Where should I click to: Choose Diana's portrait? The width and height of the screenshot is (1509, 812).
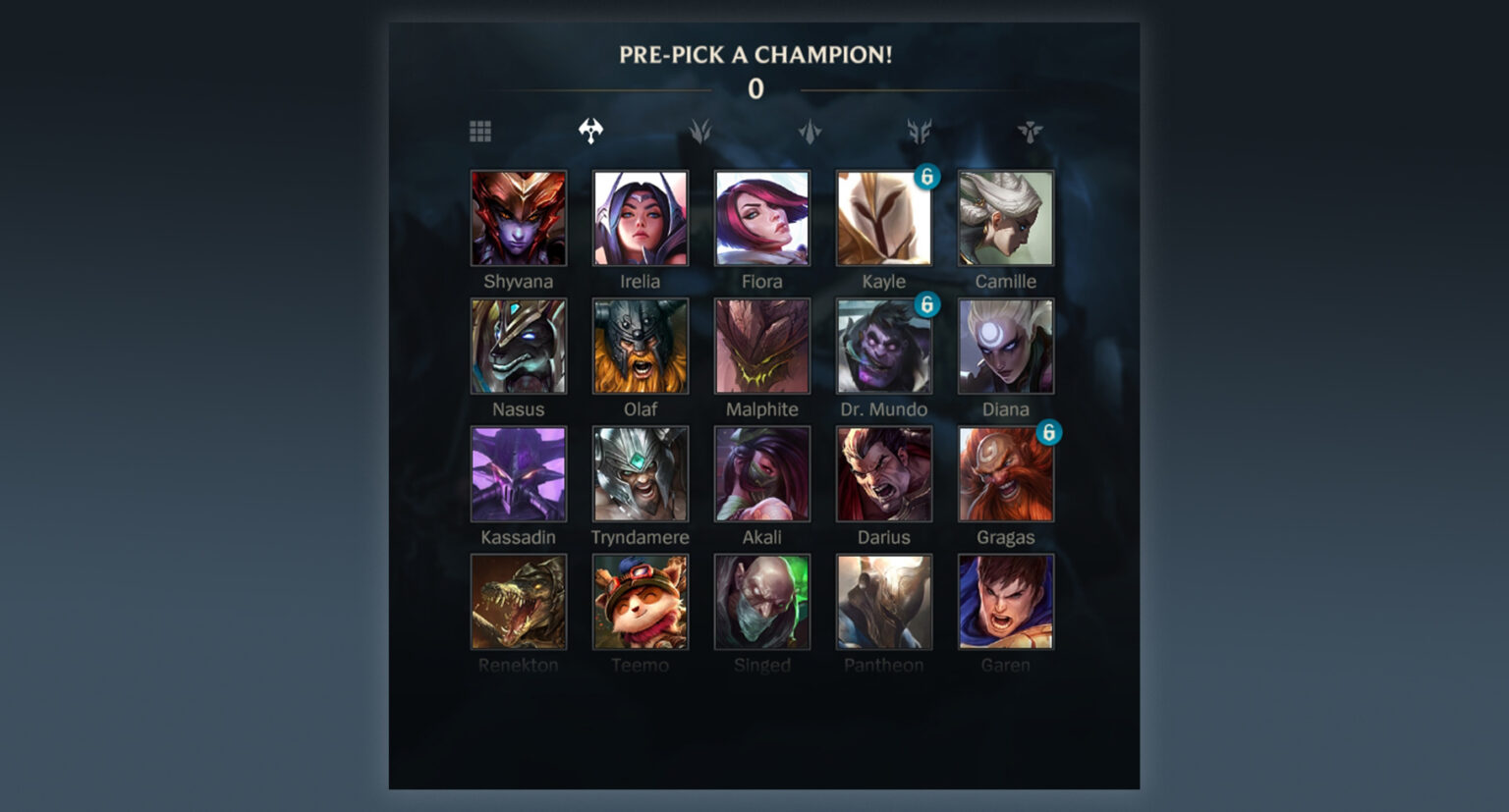pyautogui.click(x=1005, y=346)
